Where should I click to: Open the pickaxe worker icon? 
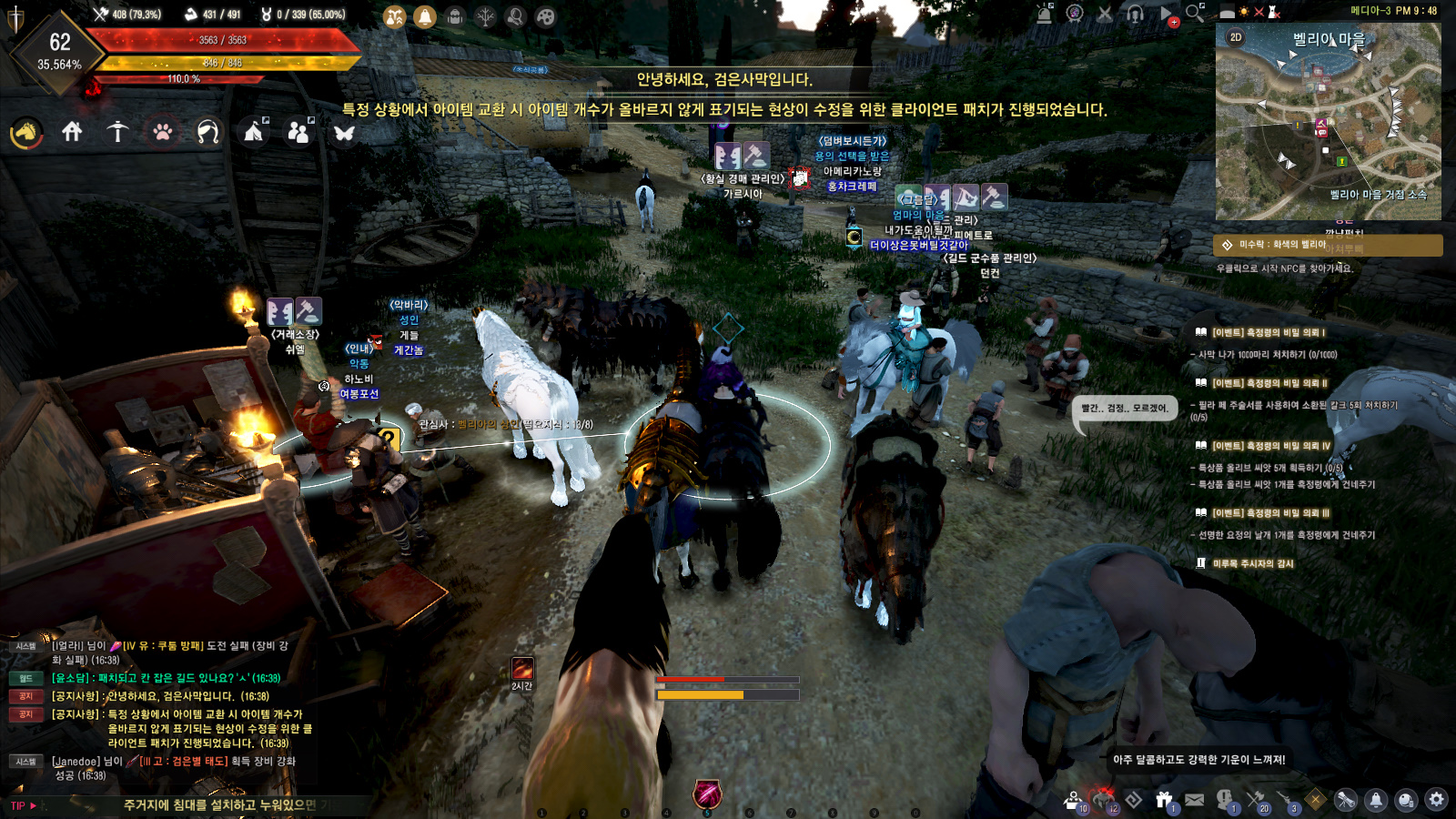117,132
